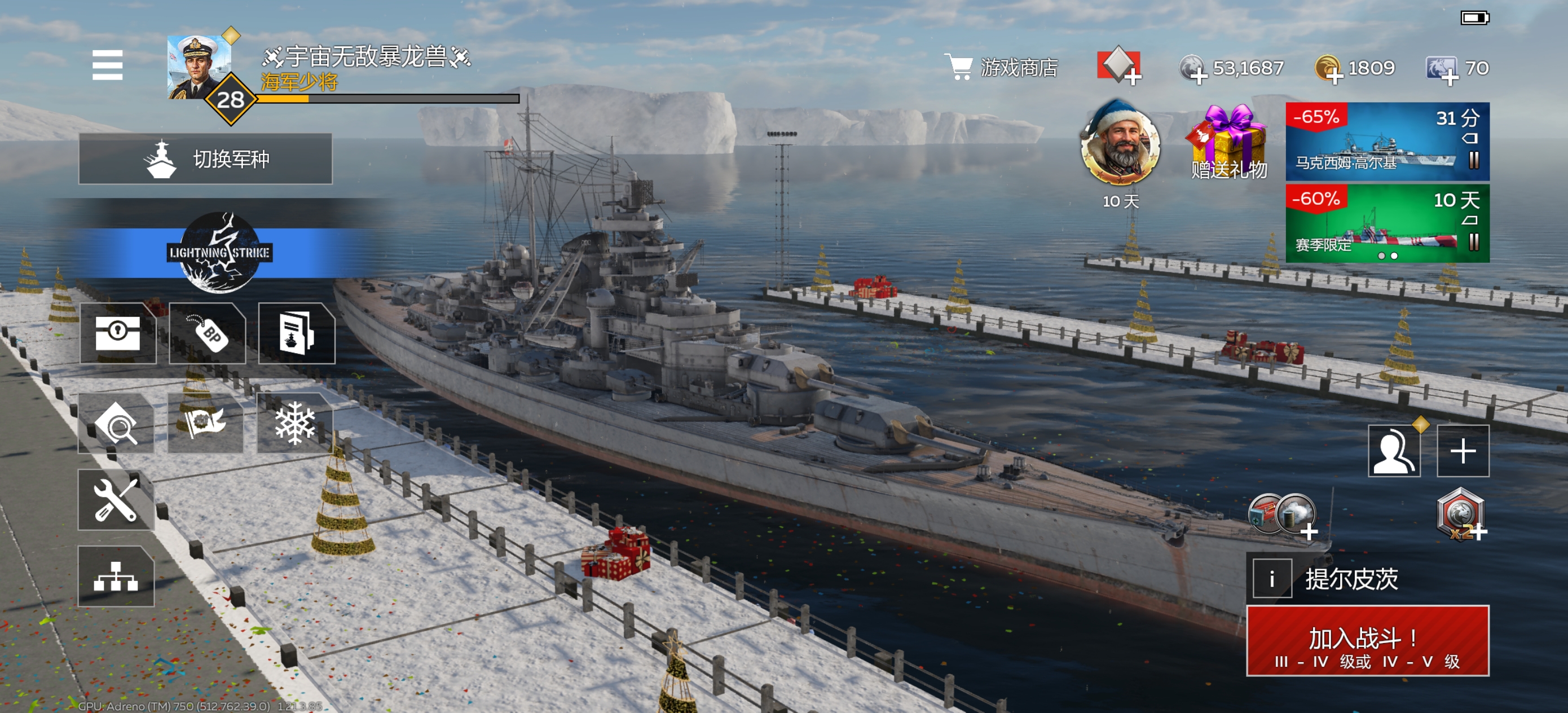Open the Lightning Strike event banner

[219, 252]
